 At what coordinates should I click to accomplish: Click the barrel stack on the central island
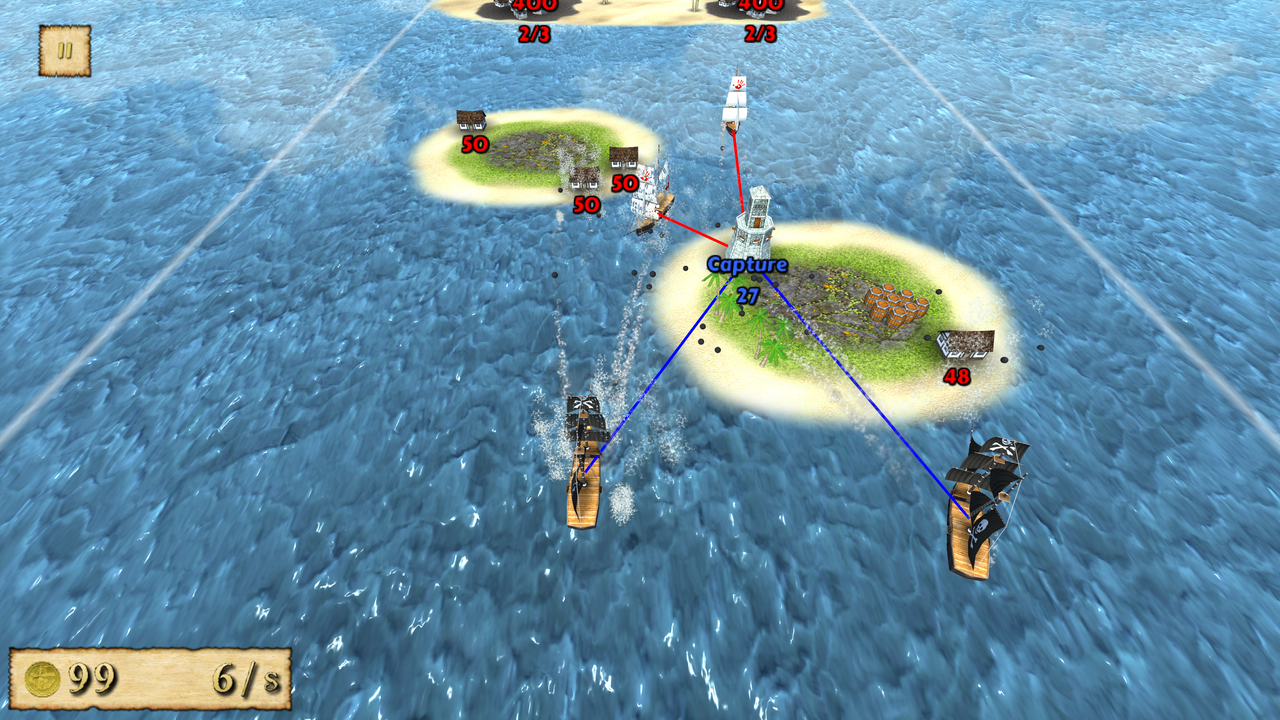[897, 303]
